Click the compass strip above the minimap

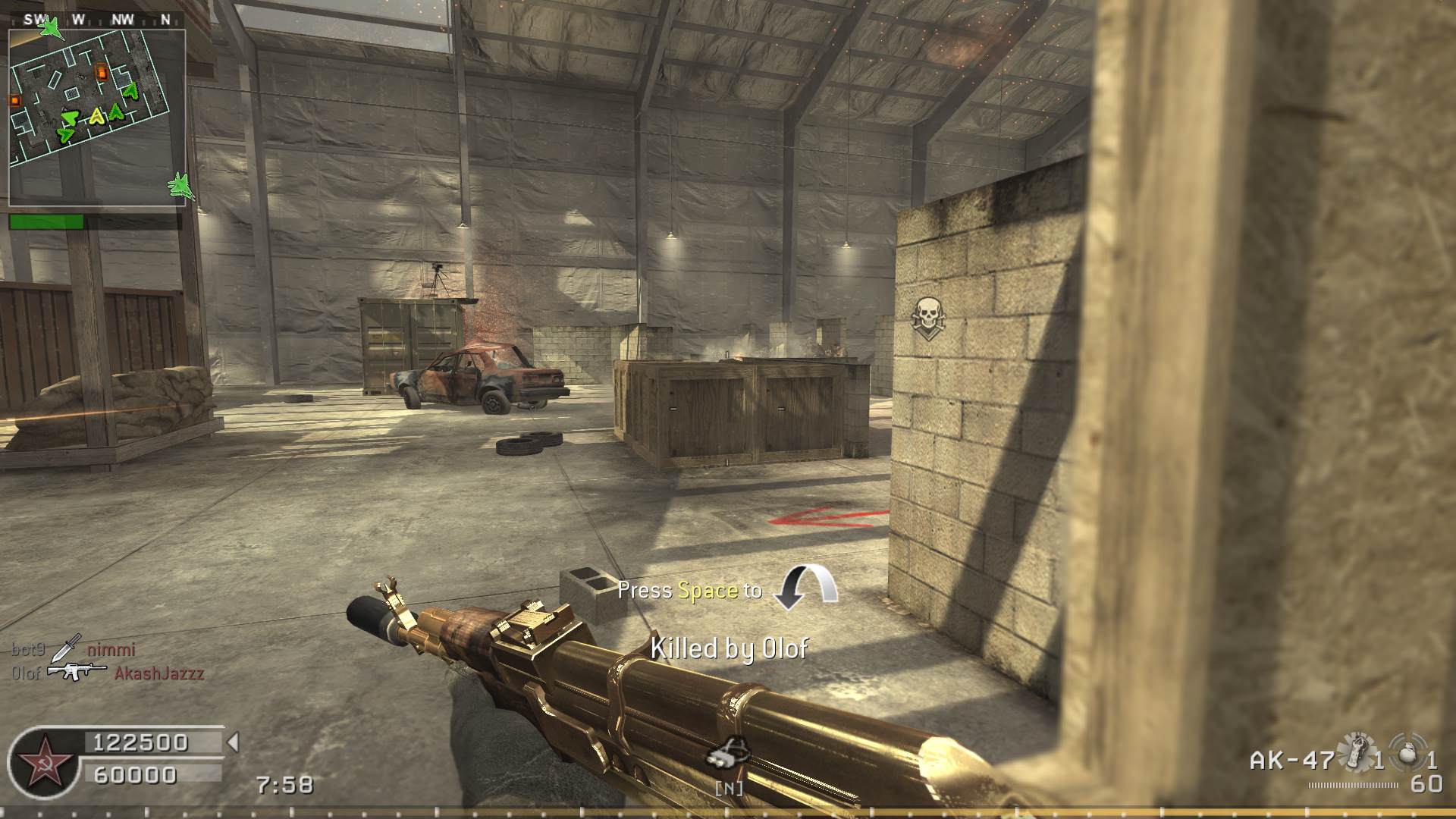(x=97, y=20)
